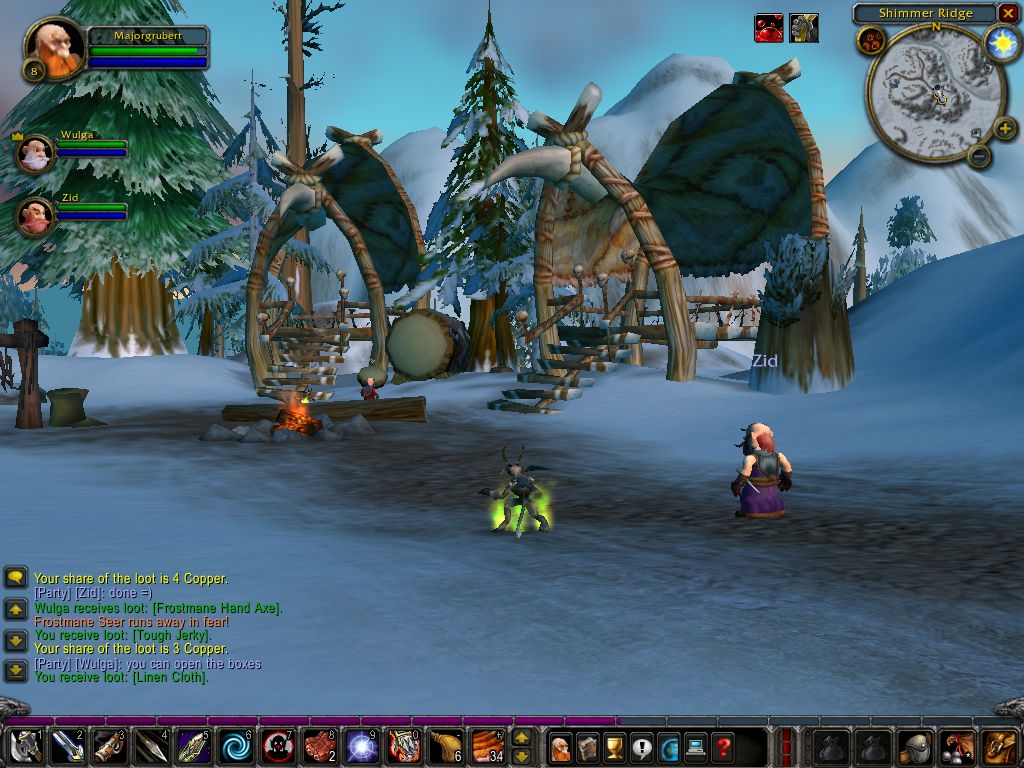
Task: Target party member Wulga's portrait
Action: (x=36, y=154)
